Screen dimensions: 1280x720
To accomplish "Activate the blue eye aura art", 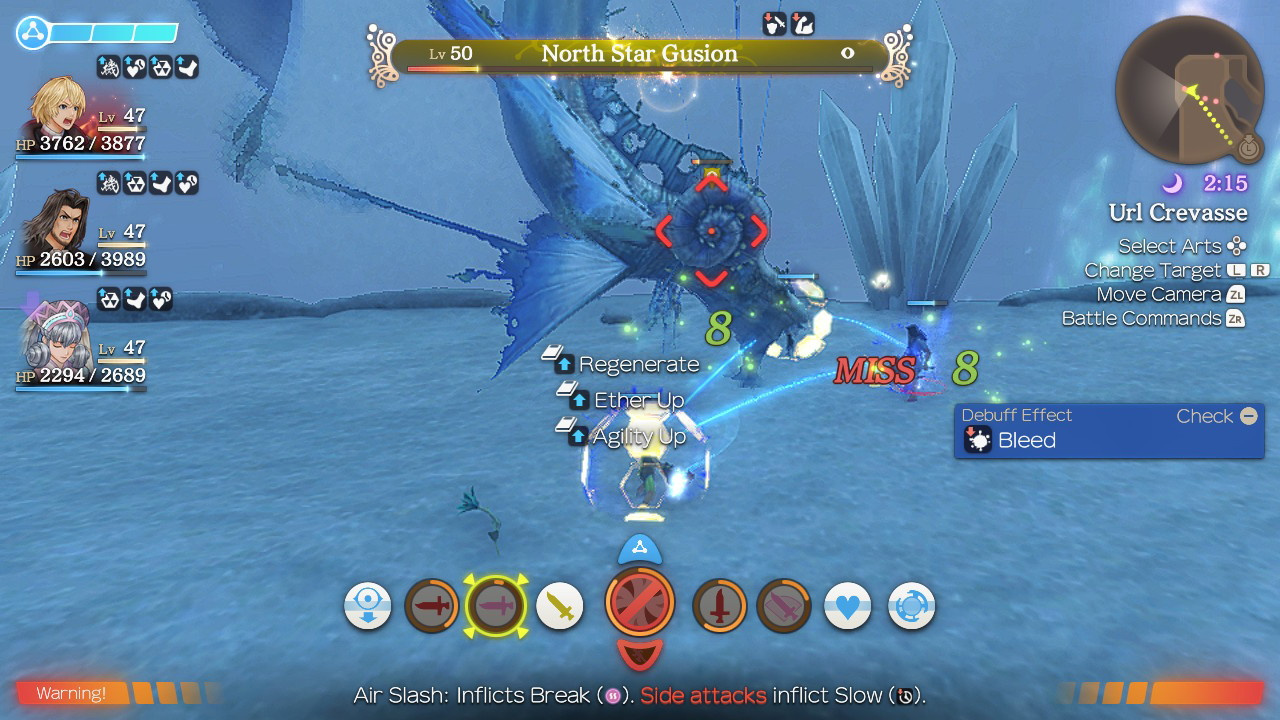I will point(368,606).
